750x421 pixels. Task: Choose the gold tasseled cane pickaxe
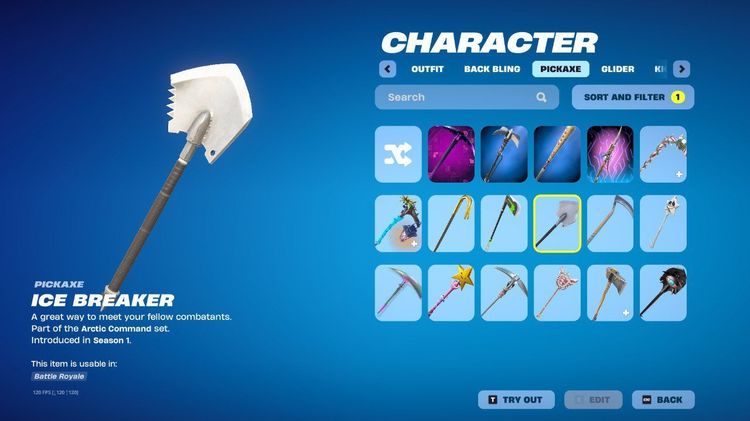coord(451,223)
